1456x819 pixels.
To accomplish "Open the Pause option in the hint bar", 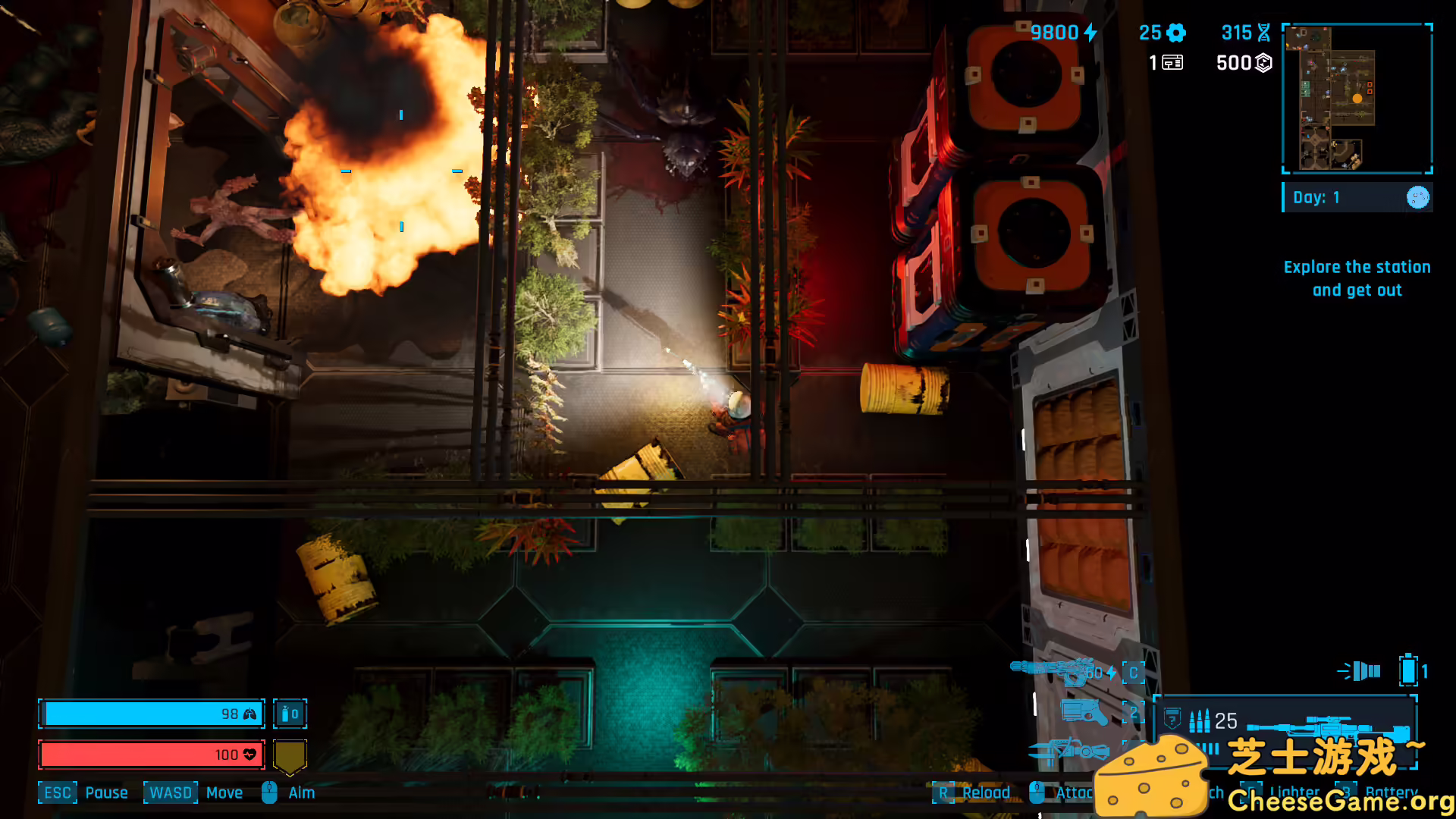I will [x=107, y=792].
